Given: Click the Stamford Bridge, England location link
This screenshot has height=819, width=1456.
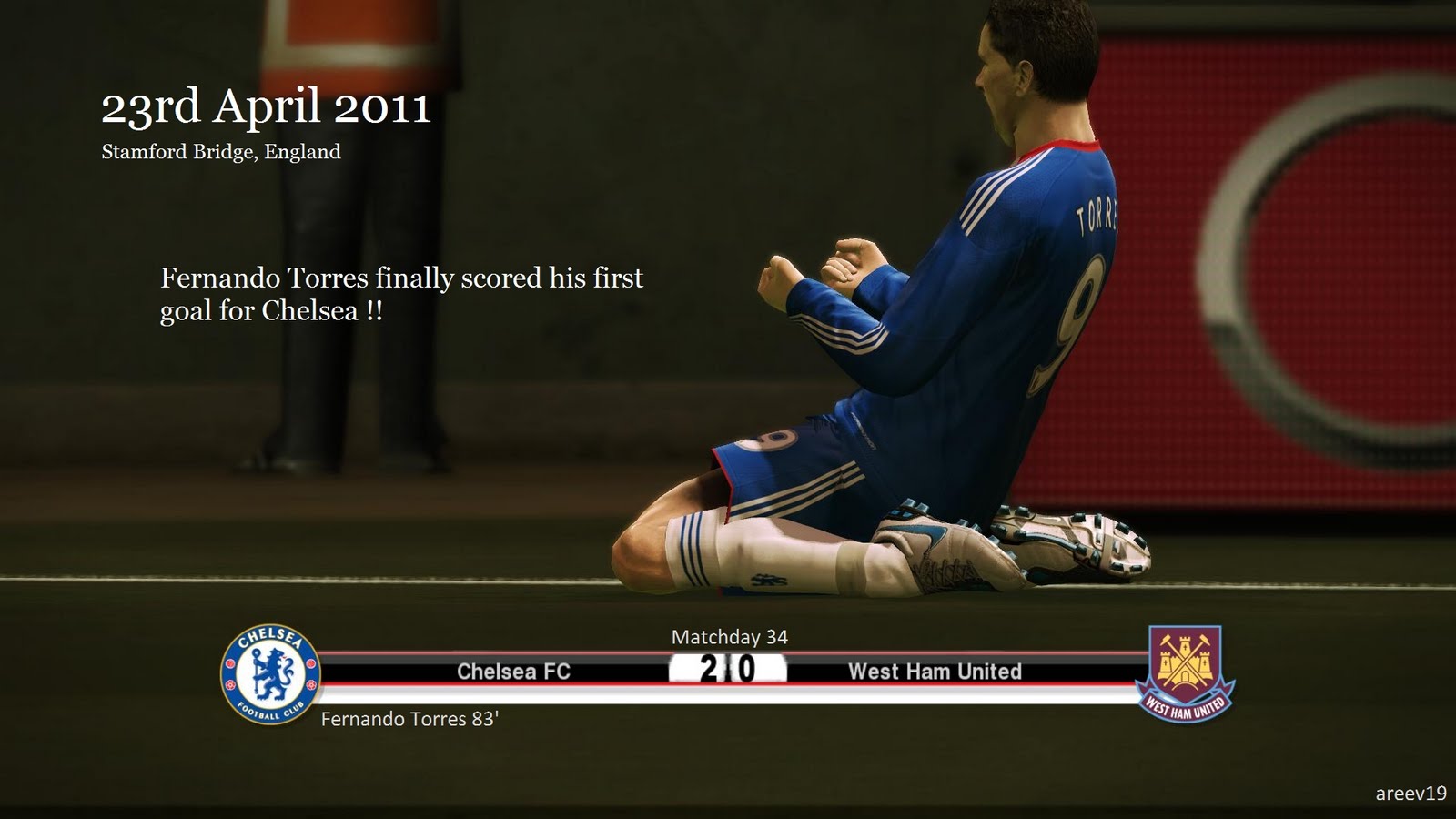Looking at the screenshot, I should click(x=220, y=153).
